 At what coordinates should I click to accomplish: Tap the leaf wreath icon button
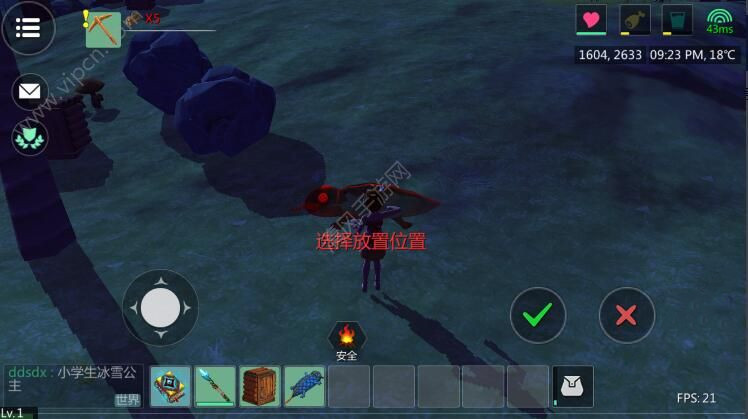[30, 137]
